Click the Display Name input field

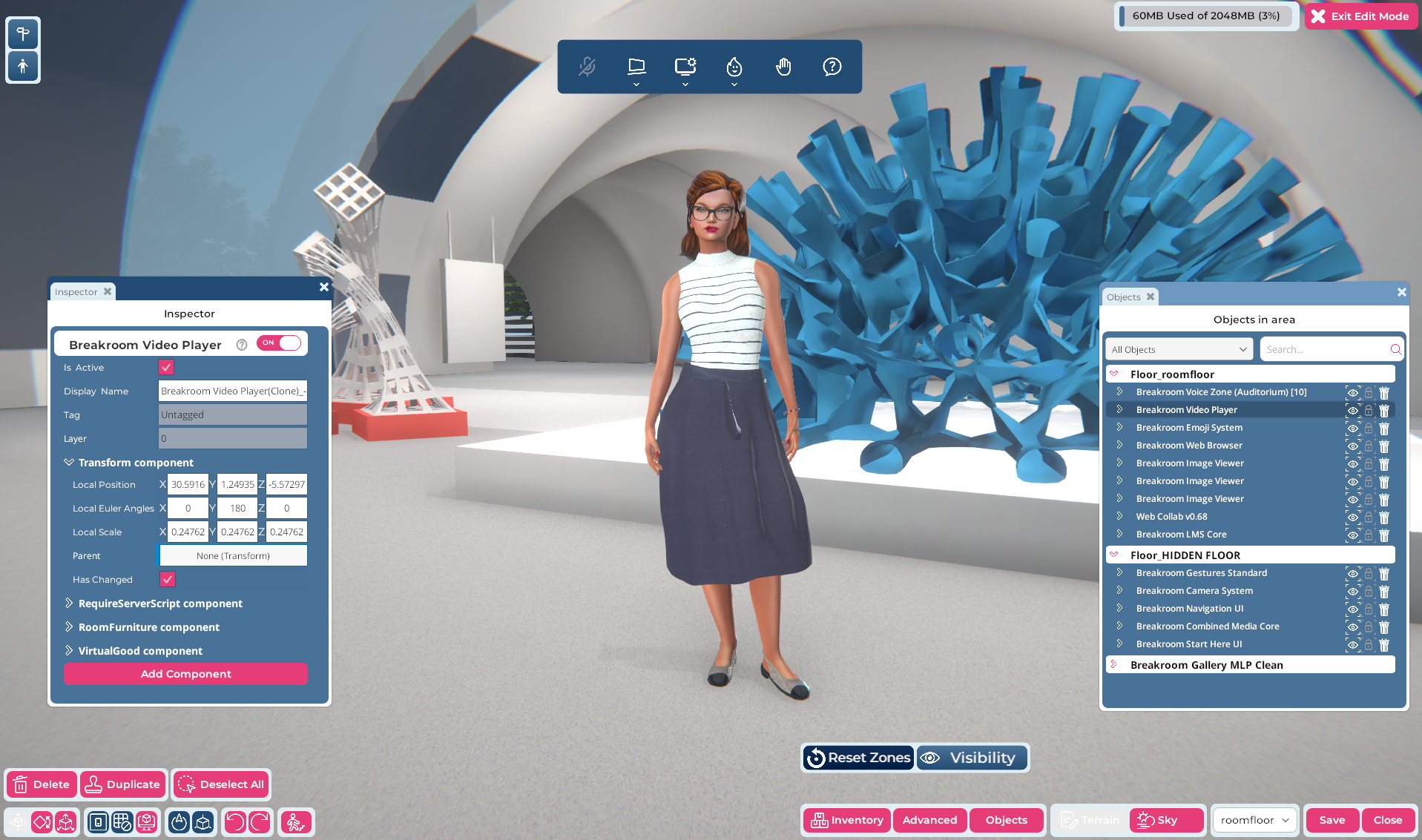(x=232, y=391)
